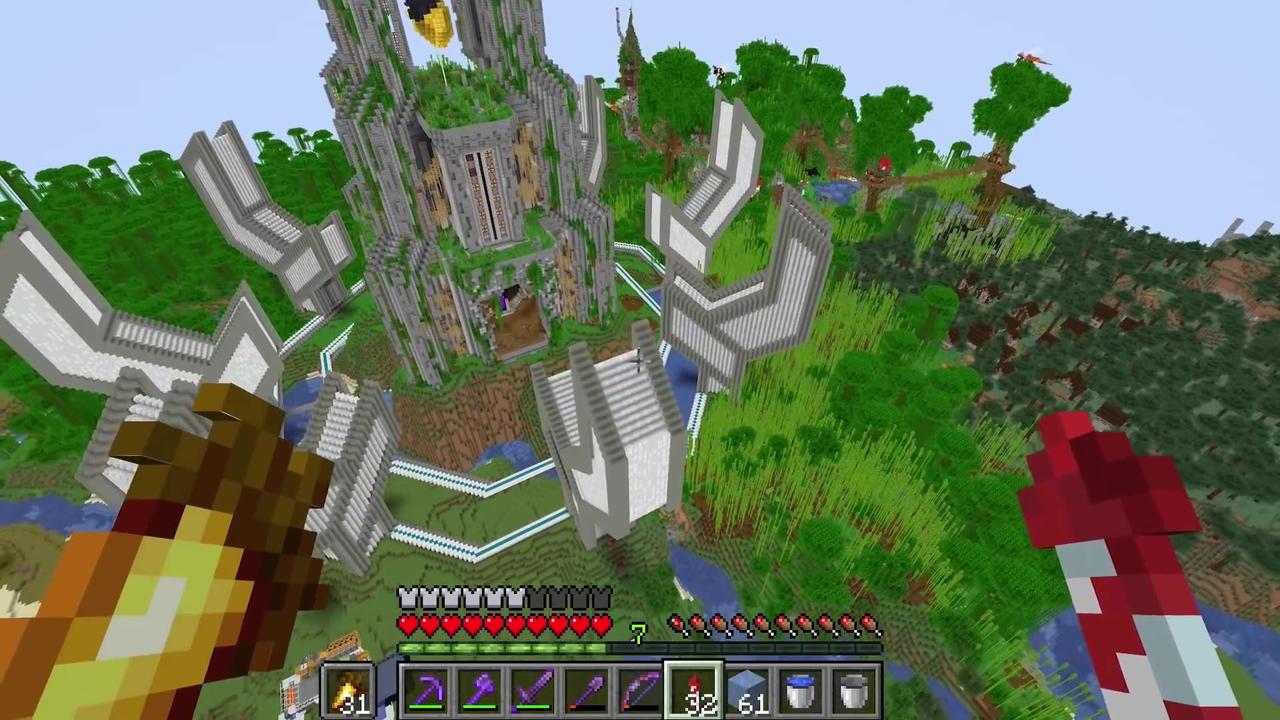This screenshot has width=1280, height=720.
Task: Select the enchanted pickaxe in the hotbar
Action: coord(430,690)
